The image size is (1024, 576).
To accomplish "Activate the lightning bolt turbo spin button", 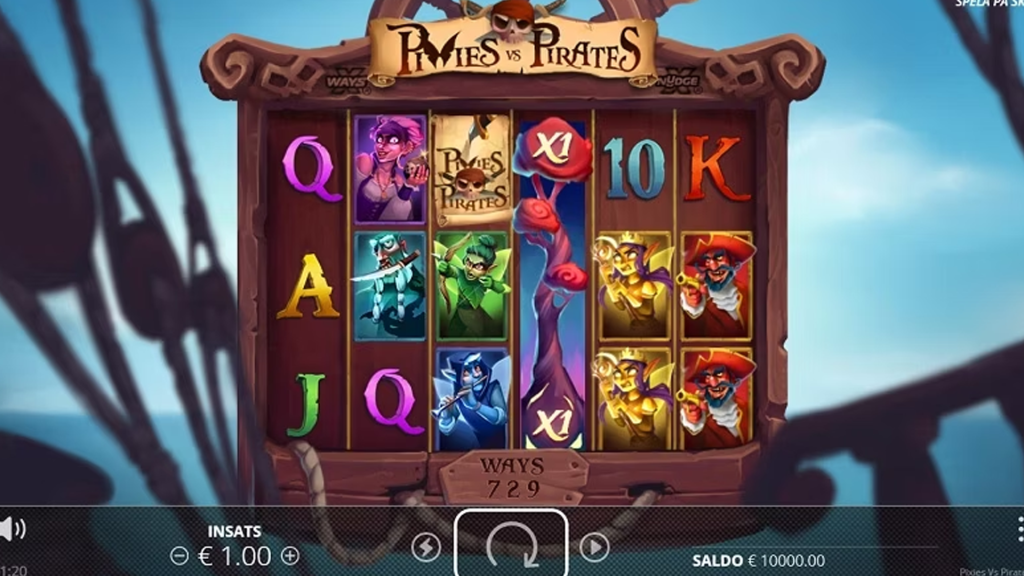I will 426,546.
